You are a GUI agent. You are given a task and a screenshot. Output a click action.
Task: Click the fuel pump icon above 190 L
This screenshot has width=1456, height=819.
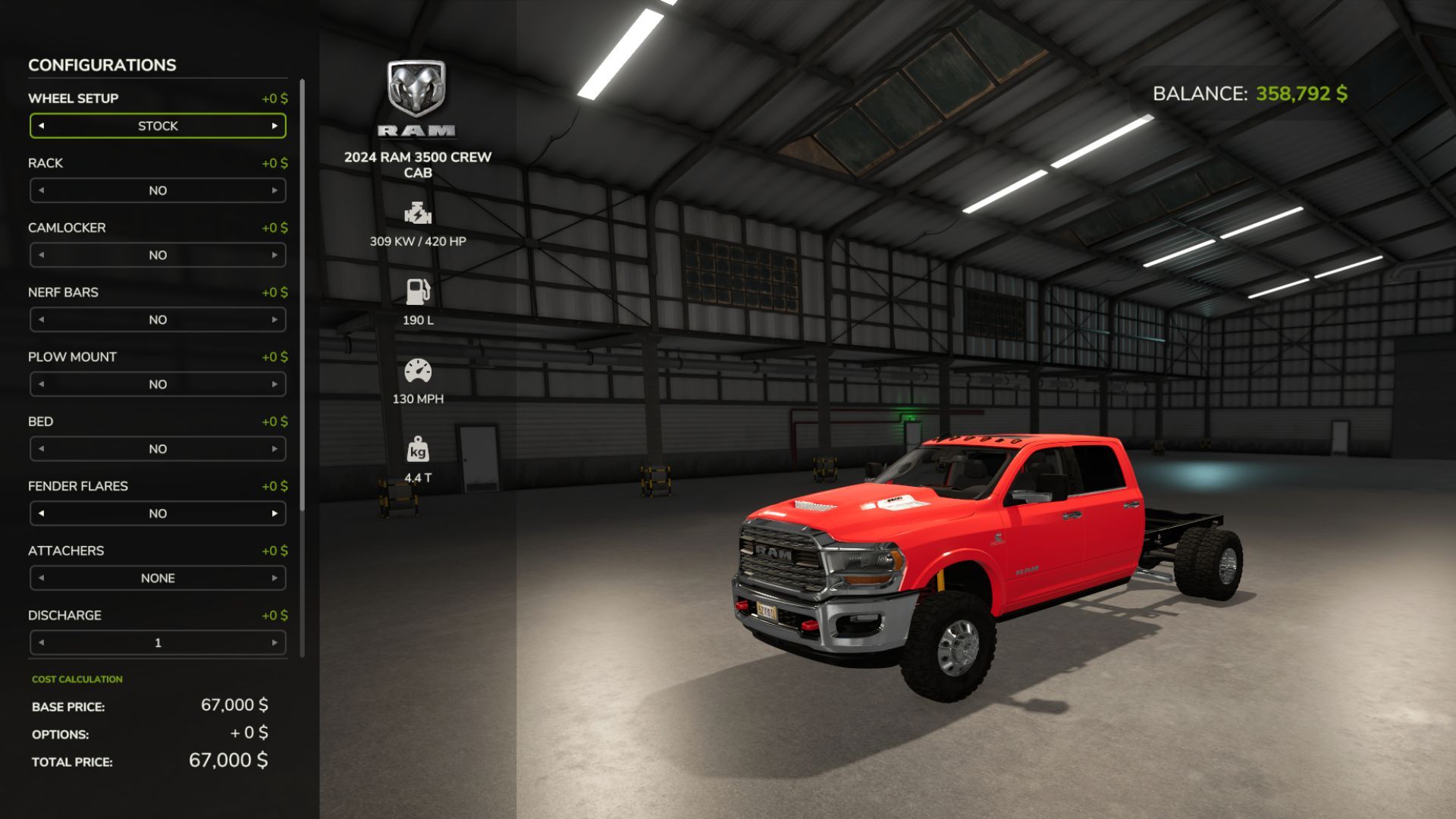[419, 292]
